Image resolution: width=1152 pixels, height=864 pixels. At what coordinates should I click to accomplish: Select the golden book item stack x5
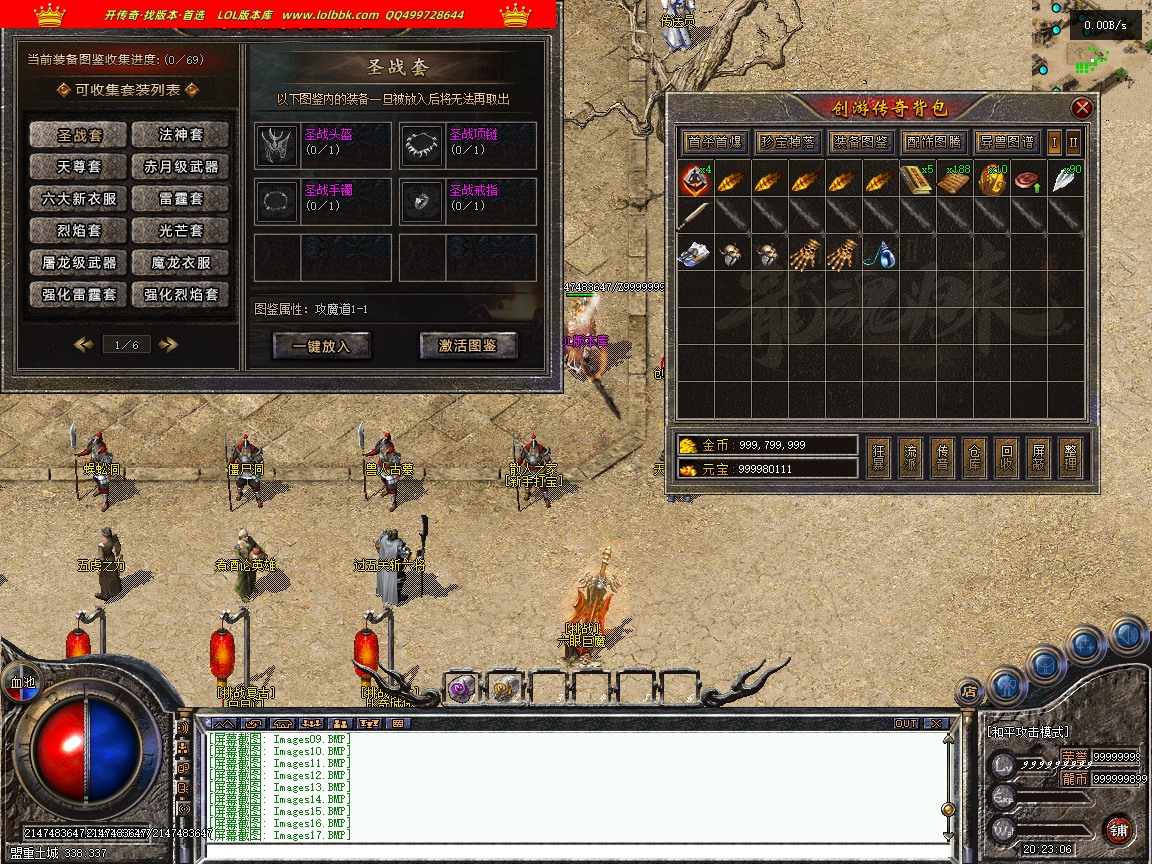point(917,181)
